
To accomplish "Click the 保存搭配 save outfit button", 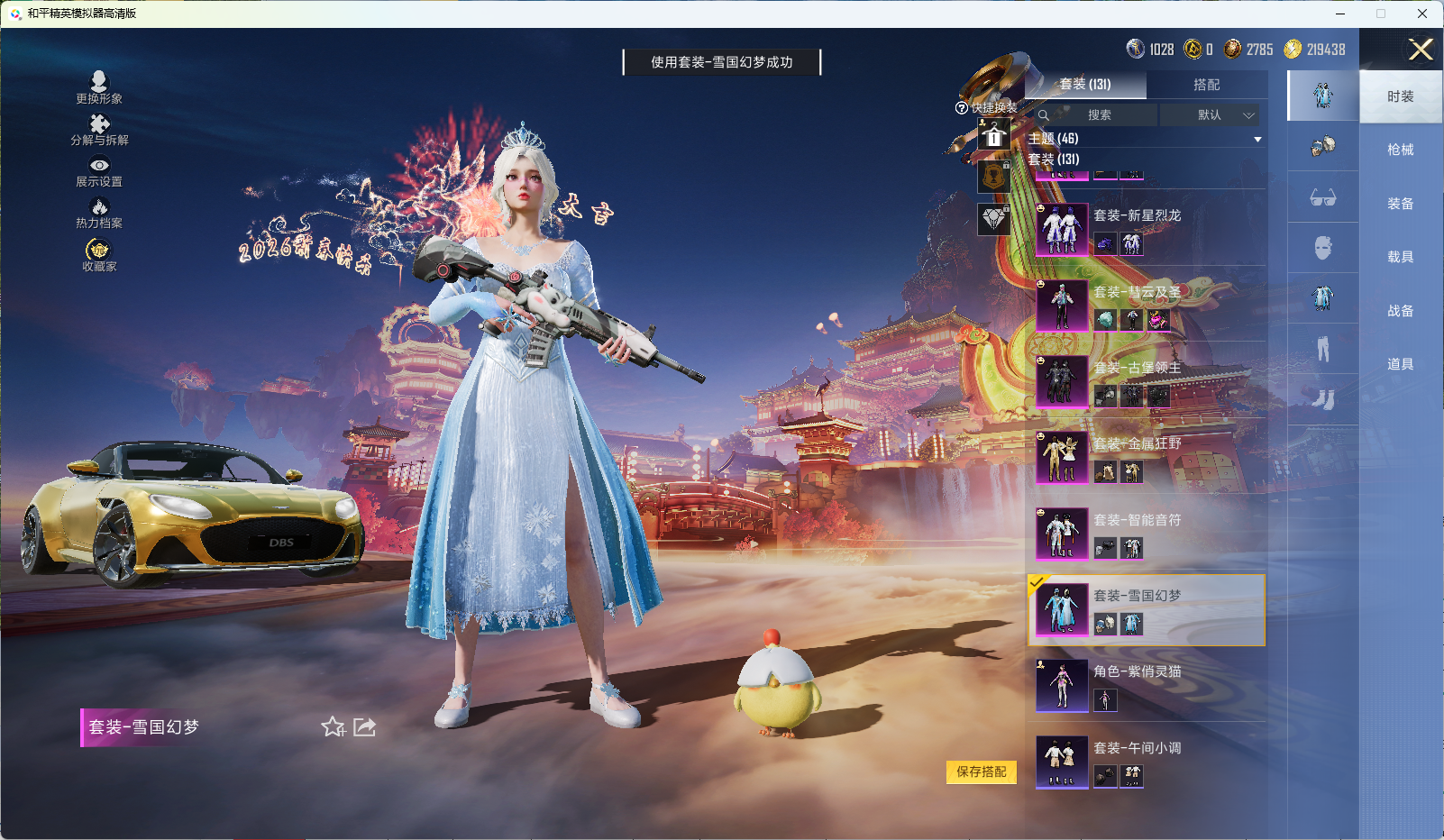I will coord(981,772).
